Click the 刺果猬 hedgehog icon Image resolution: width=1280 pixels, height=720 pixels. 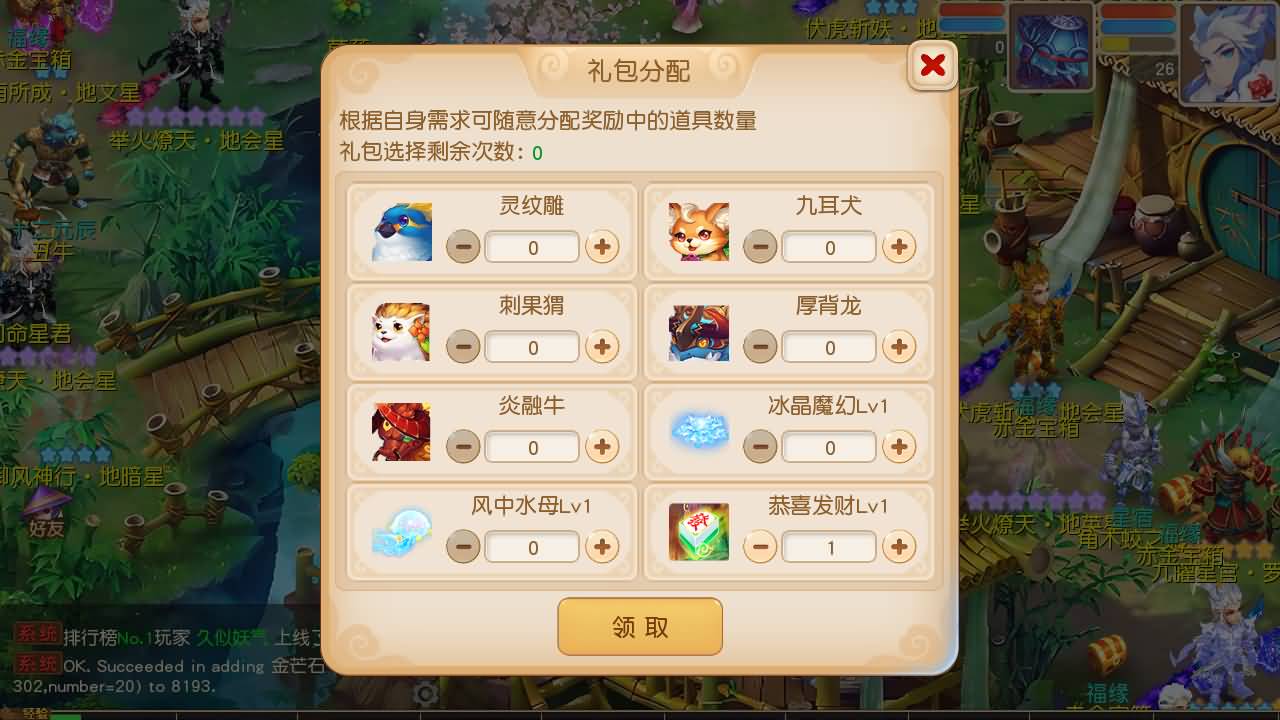(x=401, y=332)
